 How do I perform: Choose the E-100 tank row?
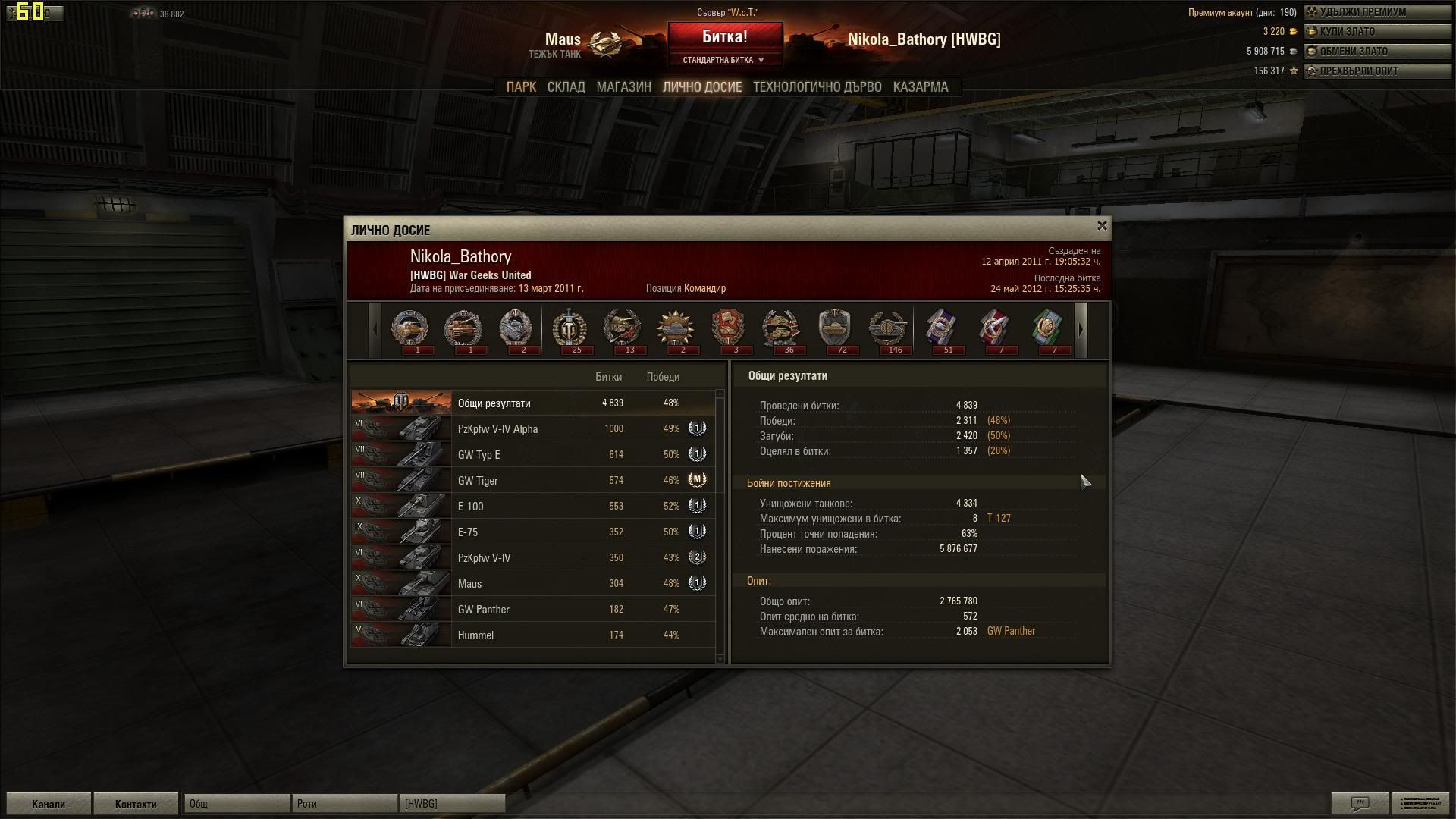tap(531, 507)
